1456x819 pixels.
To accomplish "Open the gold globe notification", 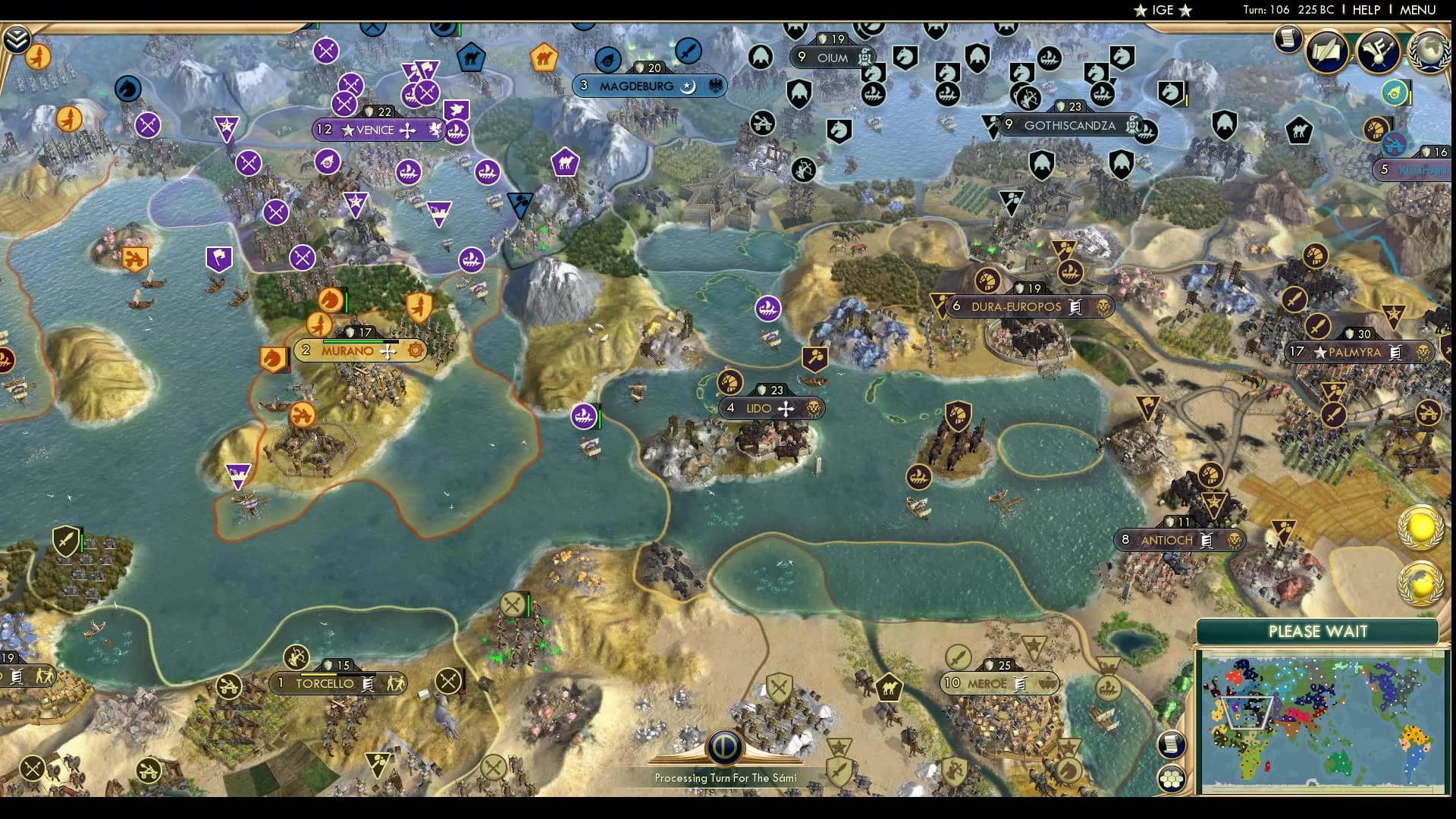I will (x=1420, y=584).
